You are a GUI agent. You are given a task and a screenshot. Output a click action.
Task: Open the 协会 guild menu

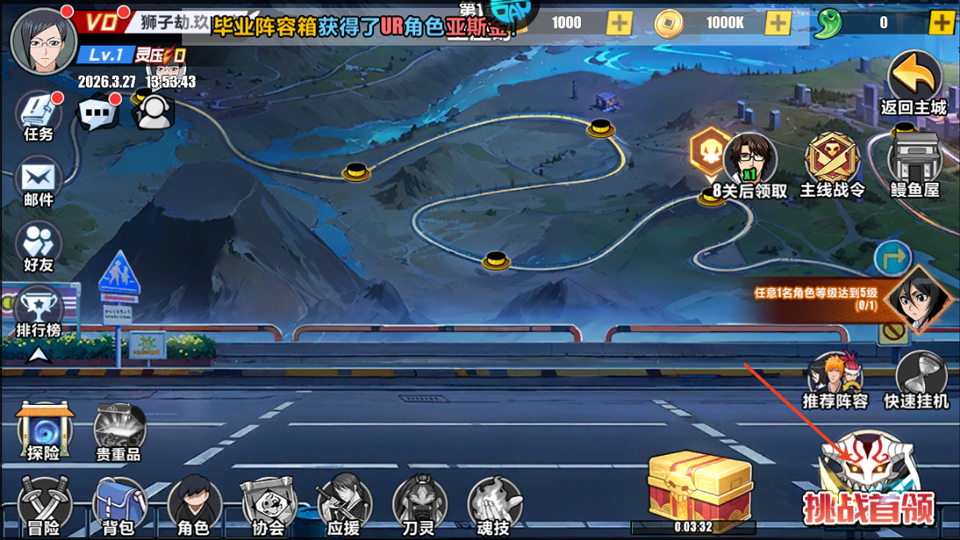pyautogui.click(x=268, y=503)
